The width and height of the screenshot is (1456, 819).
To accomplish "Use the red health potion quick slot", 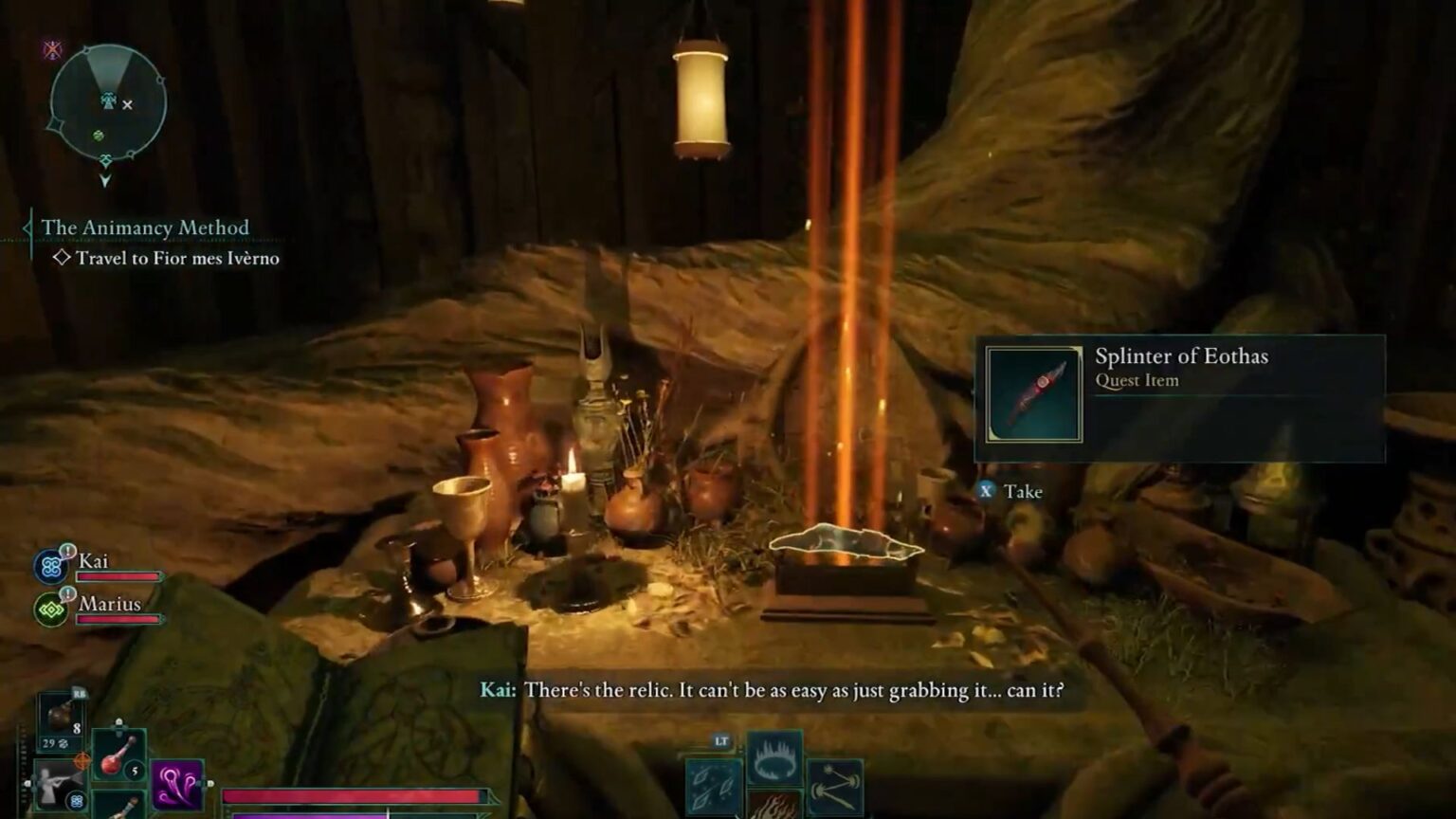I will point(118,754).
